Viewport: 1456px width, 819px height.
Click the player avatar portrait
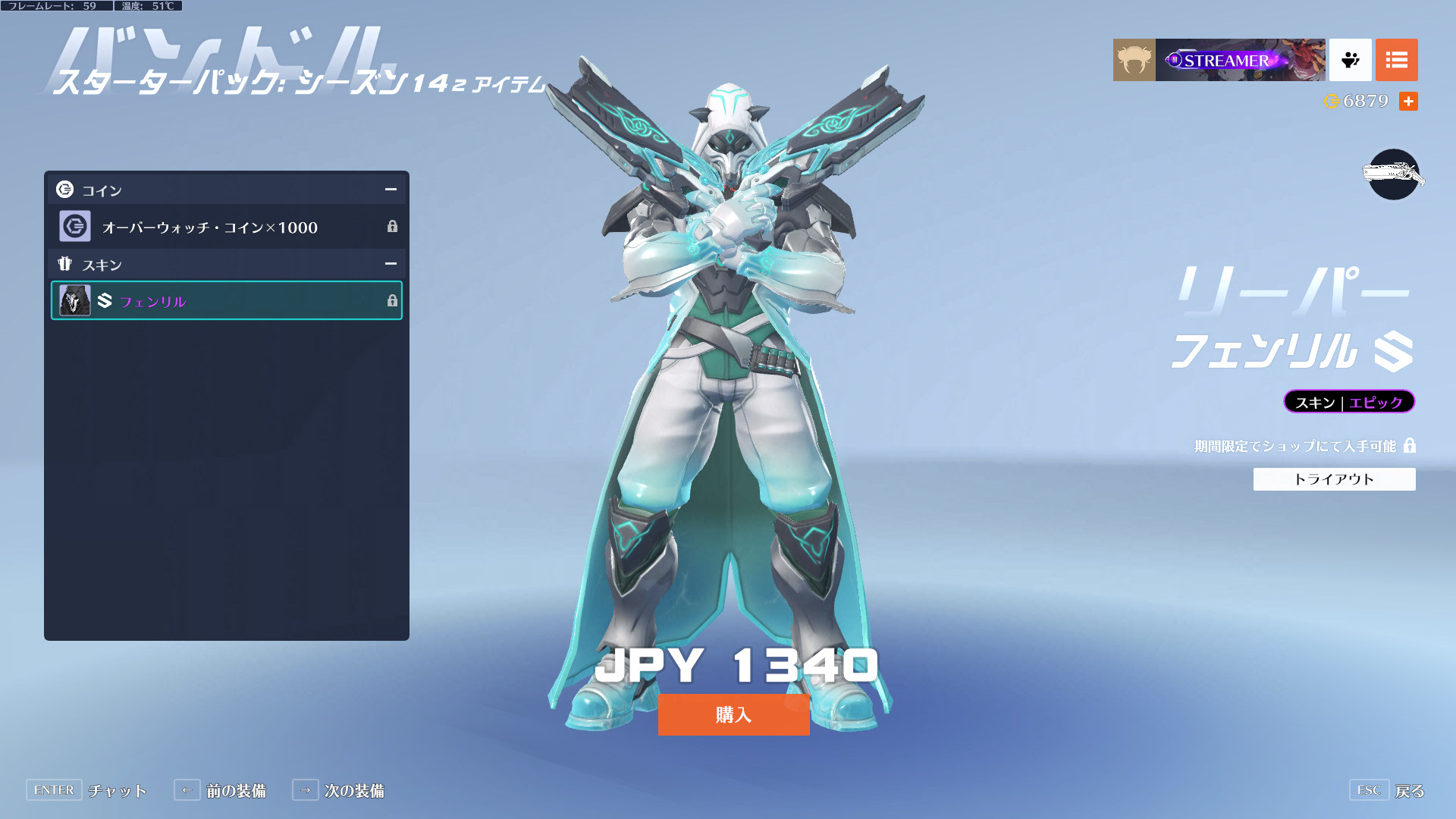pyautogui.click(x=1134, y=60)
